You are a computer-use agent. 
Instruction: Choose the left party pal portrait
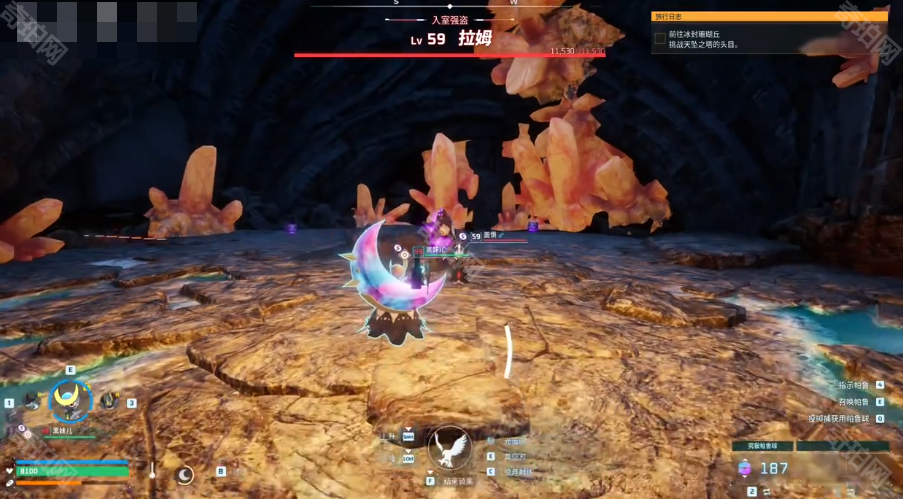tap(32, 402)
